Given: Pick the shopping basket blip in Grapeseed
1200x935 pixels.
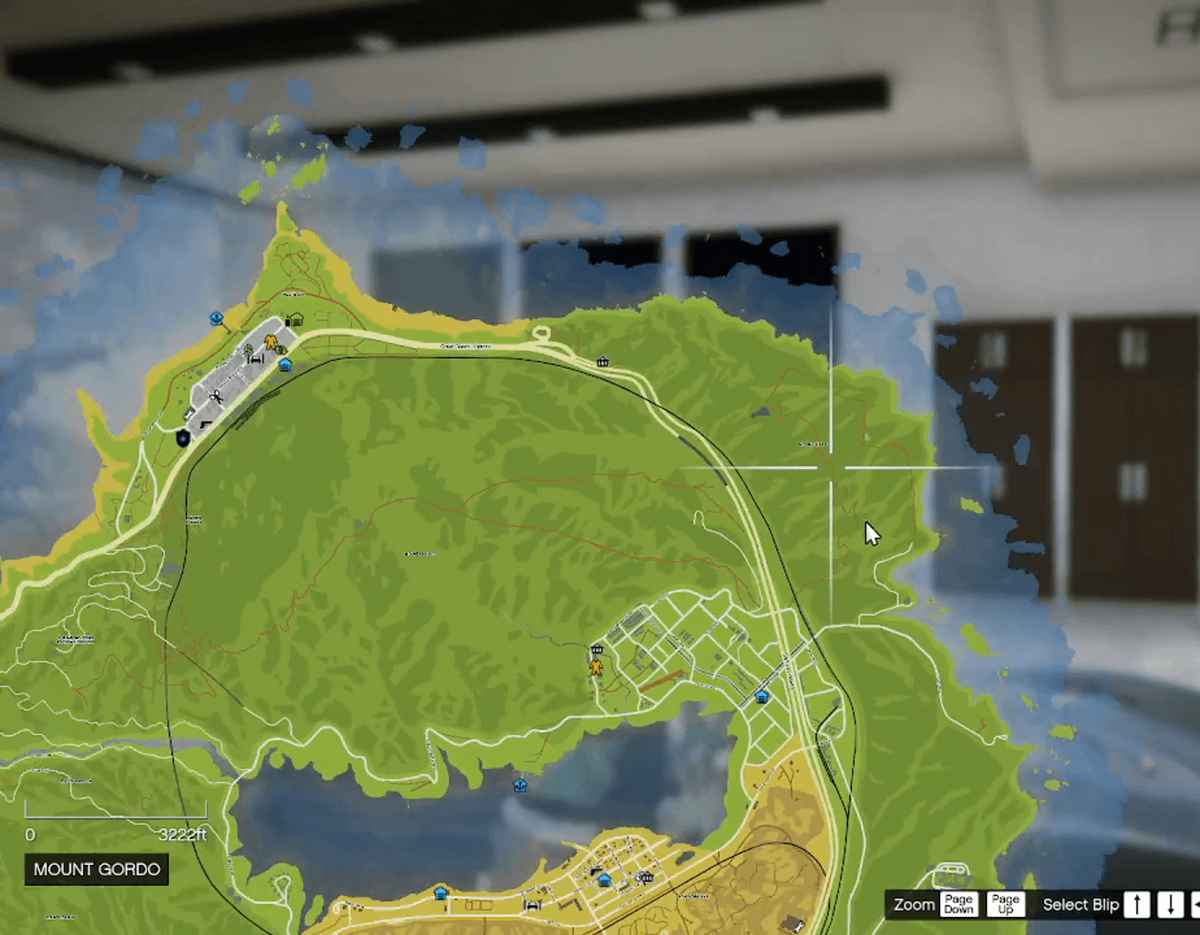Looking at the screenshot, I should (598, 648).
